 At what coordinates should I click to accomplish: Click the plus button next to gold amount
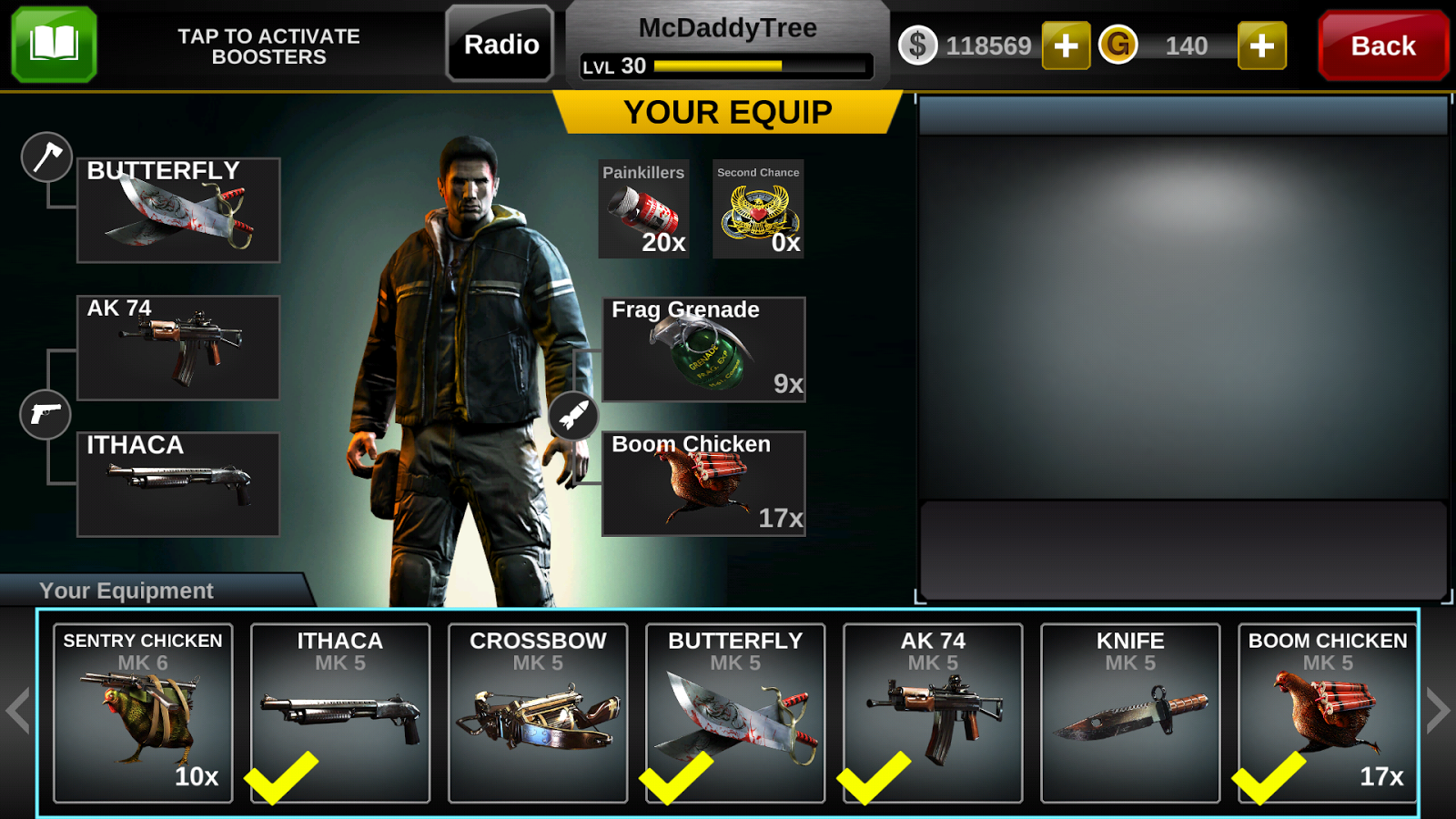[x=1260, y=45]
